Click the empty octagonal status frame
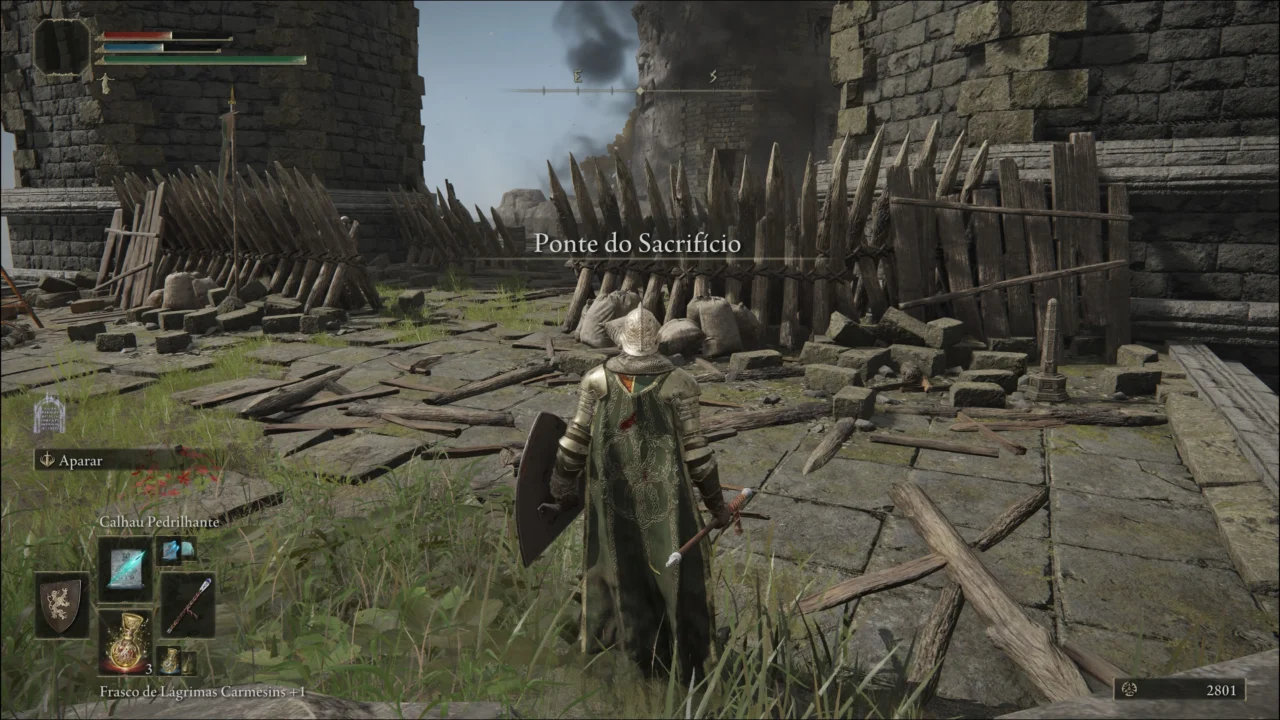1280x720 pixels. pos(61,47)
